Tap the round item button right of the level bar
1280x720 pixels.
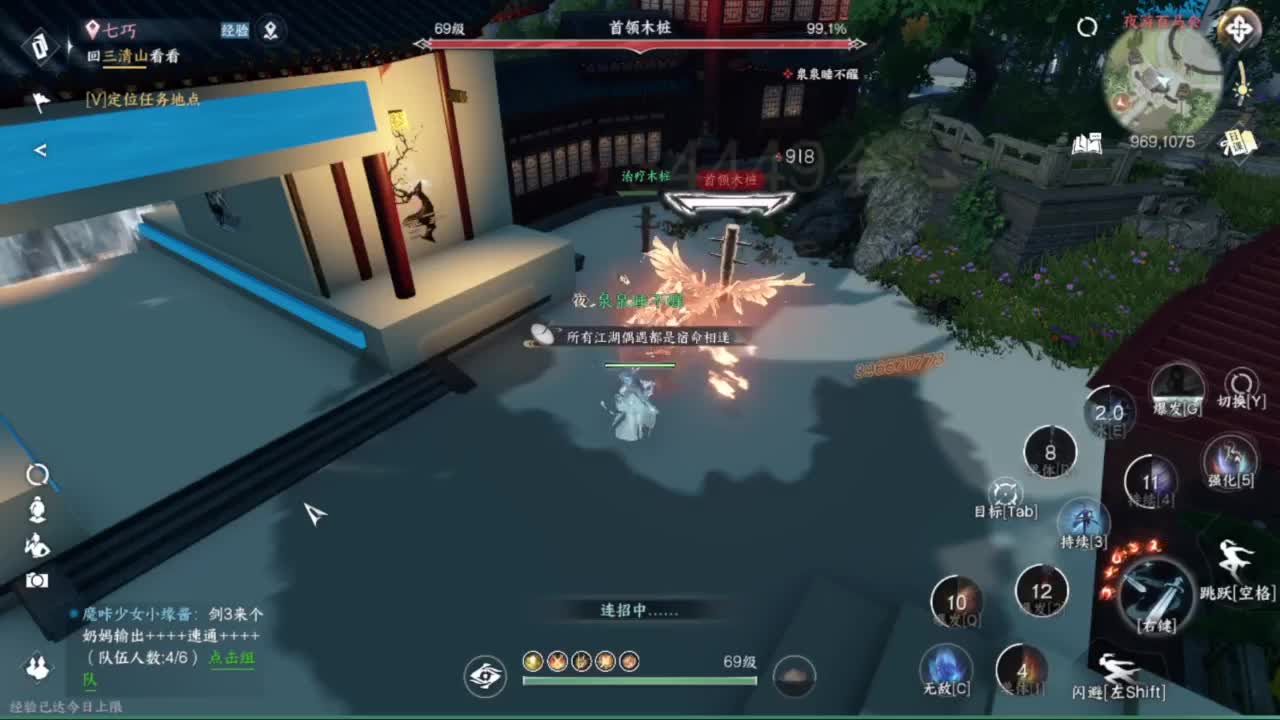[x=795, y=677]
